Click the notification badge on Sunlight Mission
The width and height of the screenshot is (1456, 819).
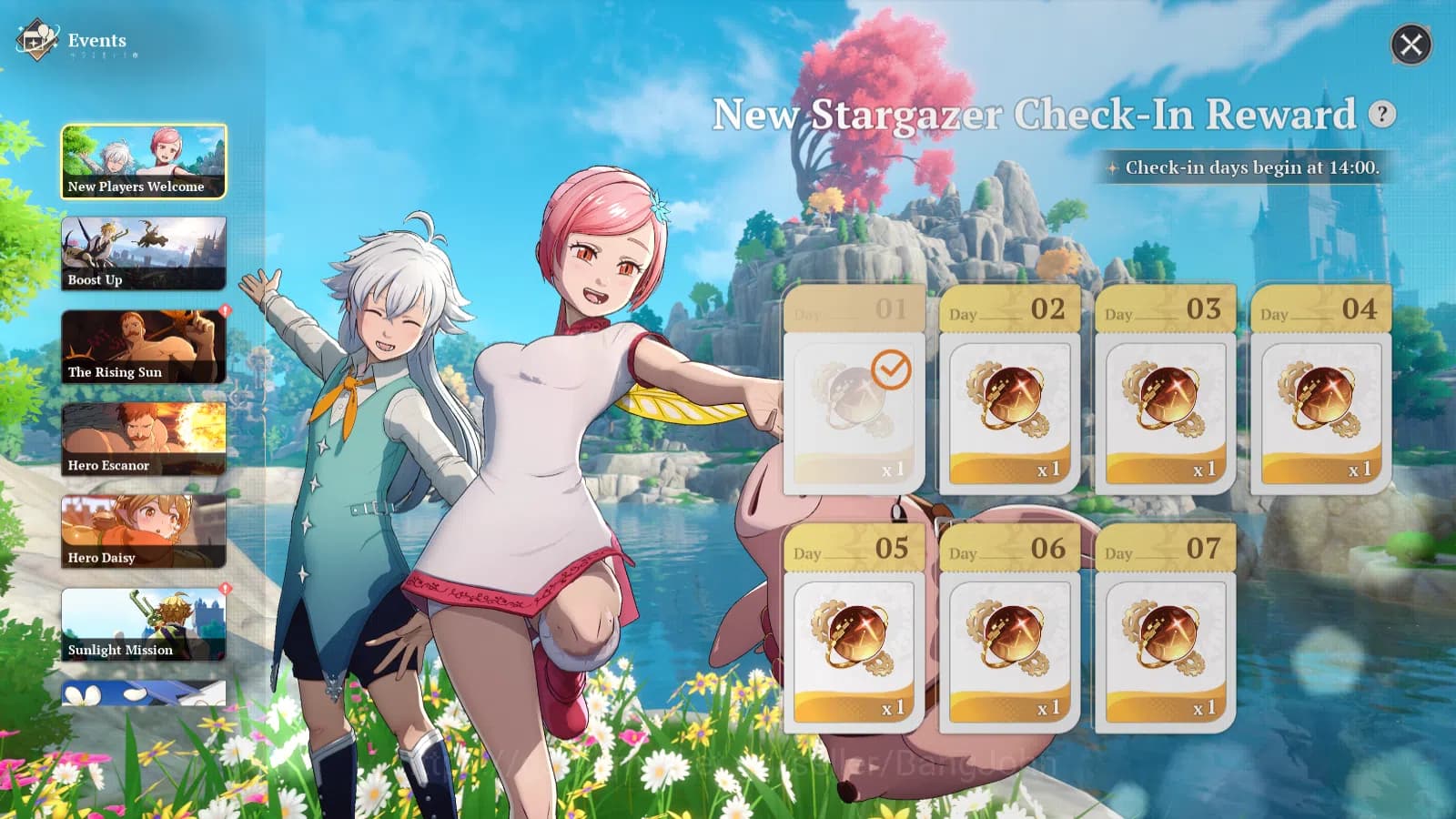pyautogui.click(x=224, y=588)
